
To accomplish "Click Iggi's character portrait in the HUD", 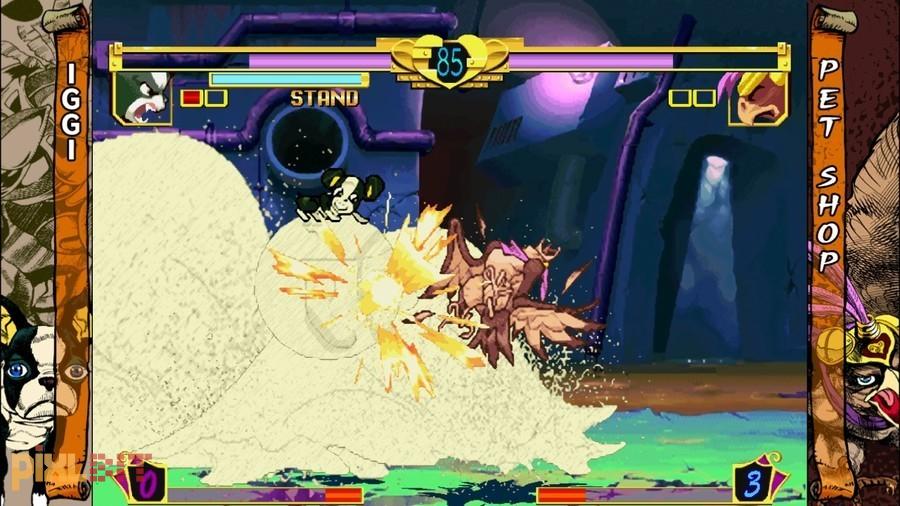I will pyautogui.click(x=142, y=97).
